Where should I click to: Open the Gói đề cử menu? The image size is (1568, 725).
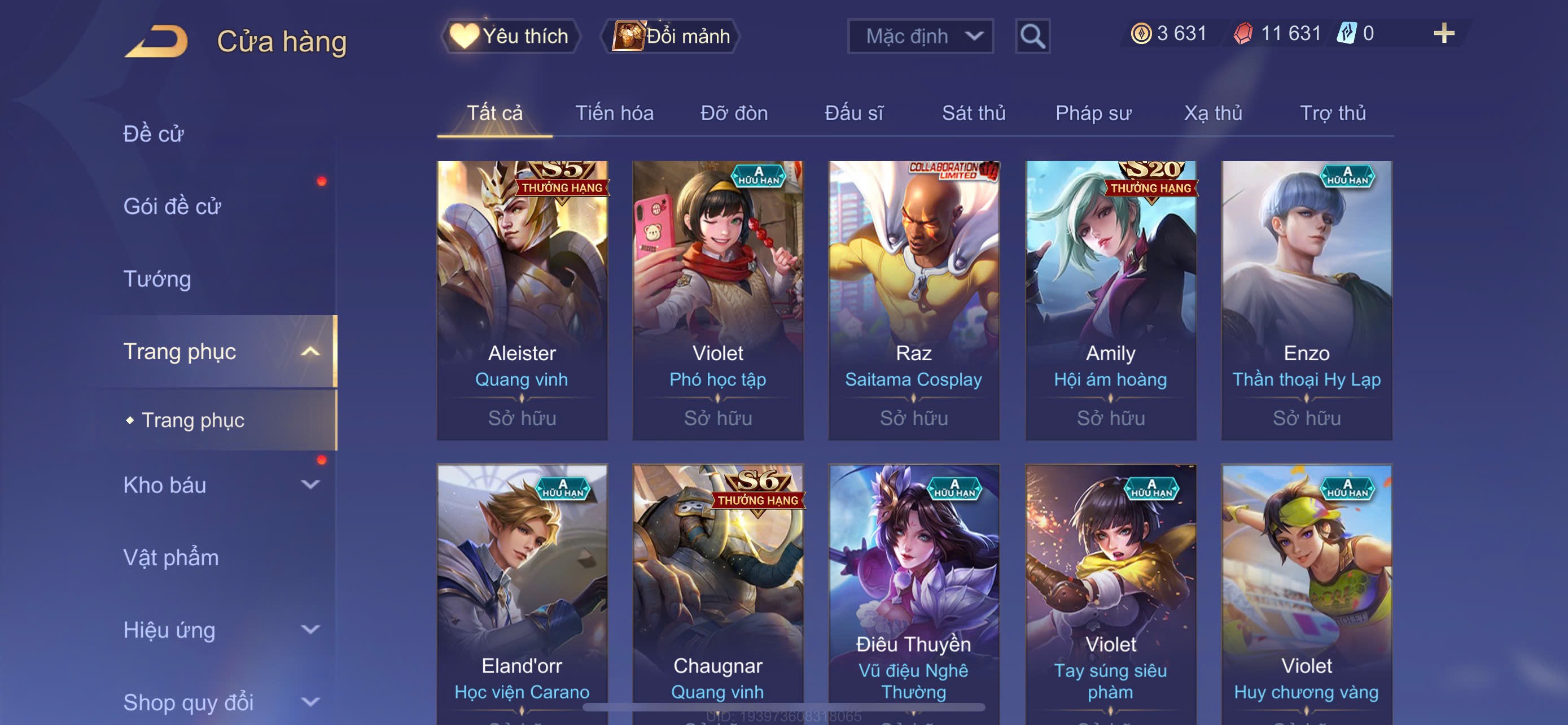[x=172, y=206]
